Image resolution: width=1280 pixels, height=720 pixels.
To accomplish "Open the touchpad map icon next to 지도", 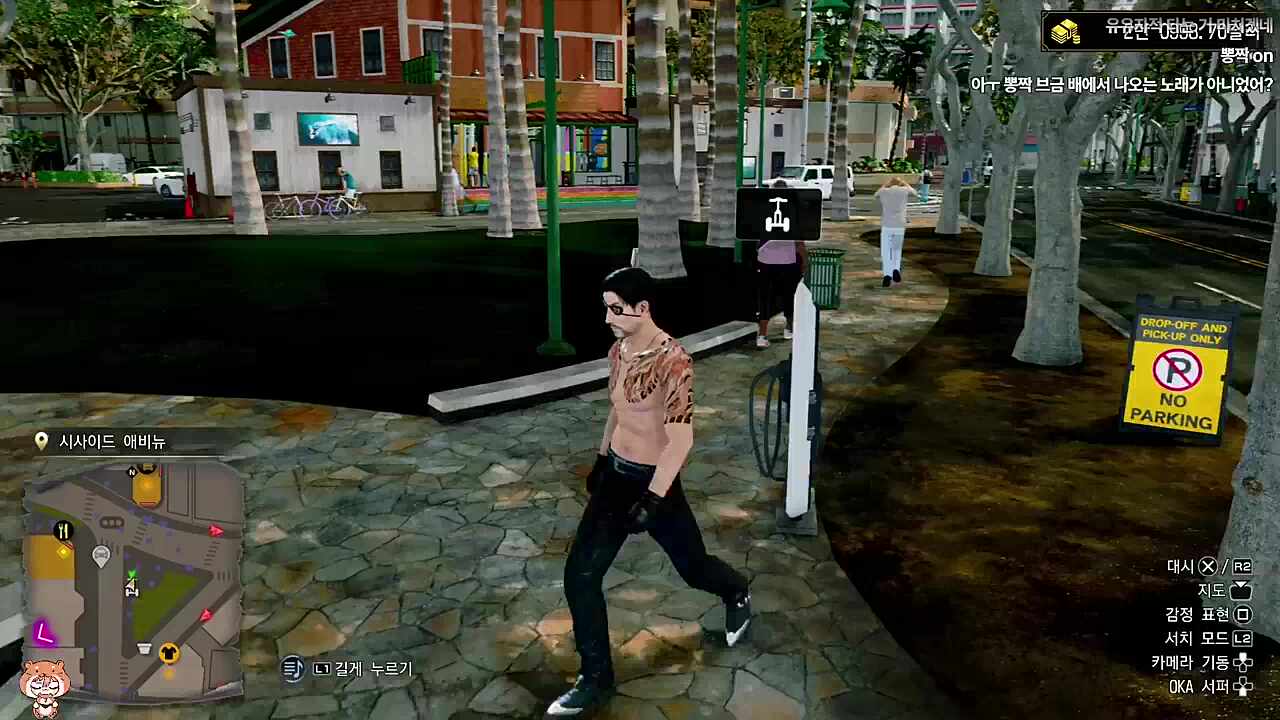I will pos(1243,591).
